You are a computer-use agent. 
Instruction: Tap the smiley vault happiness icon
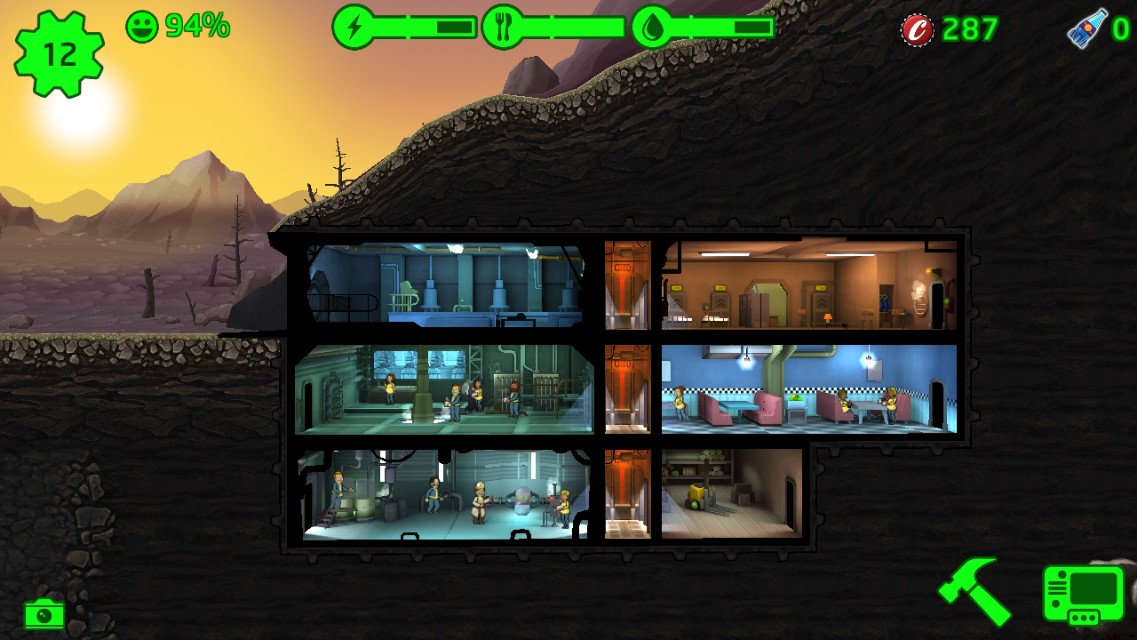(x=142, y=27)
